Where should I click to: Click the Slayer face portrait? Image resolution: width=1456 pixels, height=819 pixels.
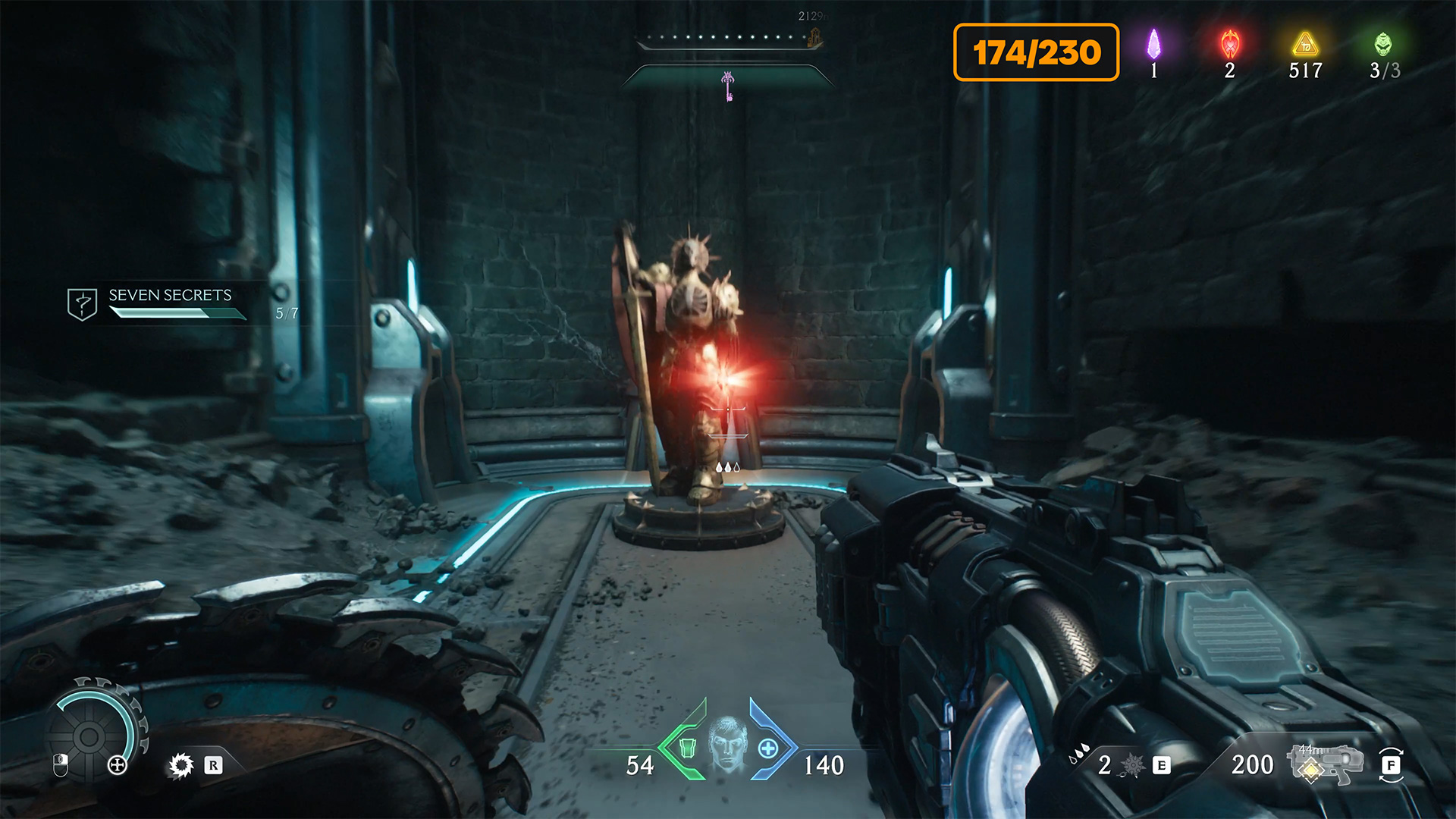click(x=727, y=744)
